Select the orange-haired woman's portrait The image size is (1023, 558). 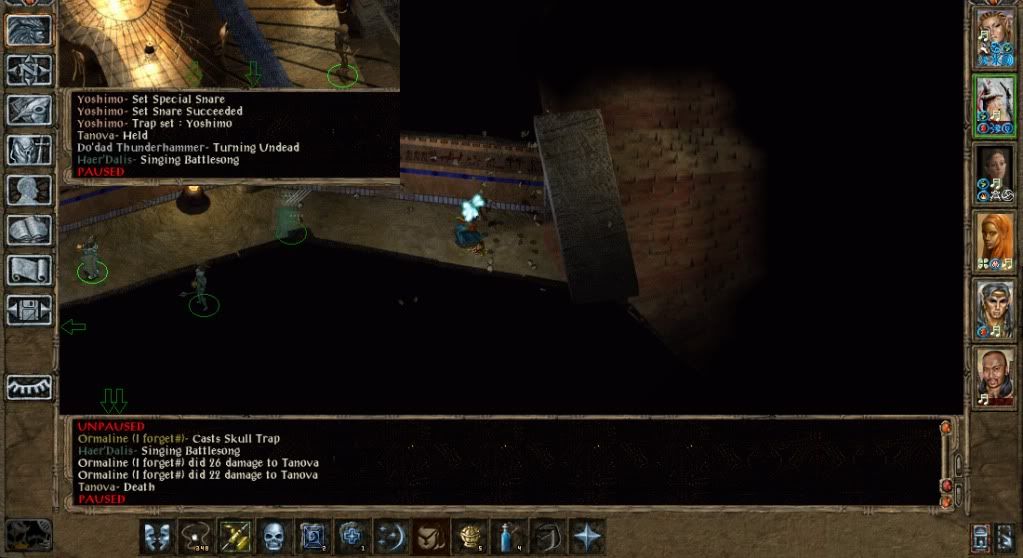coord(994,240)
